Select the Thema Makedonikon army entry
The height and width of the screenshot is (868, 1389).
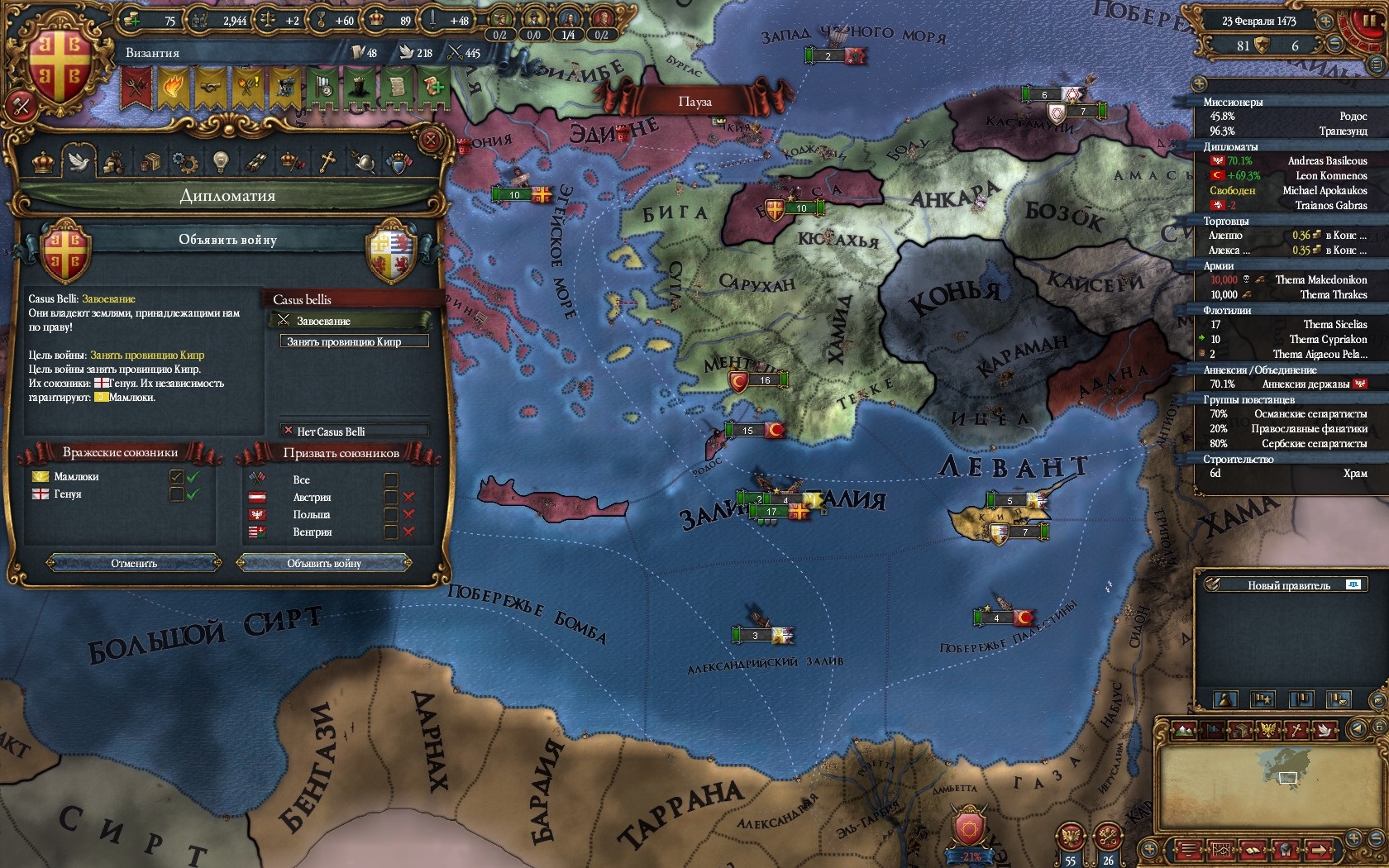point(1320,280)
